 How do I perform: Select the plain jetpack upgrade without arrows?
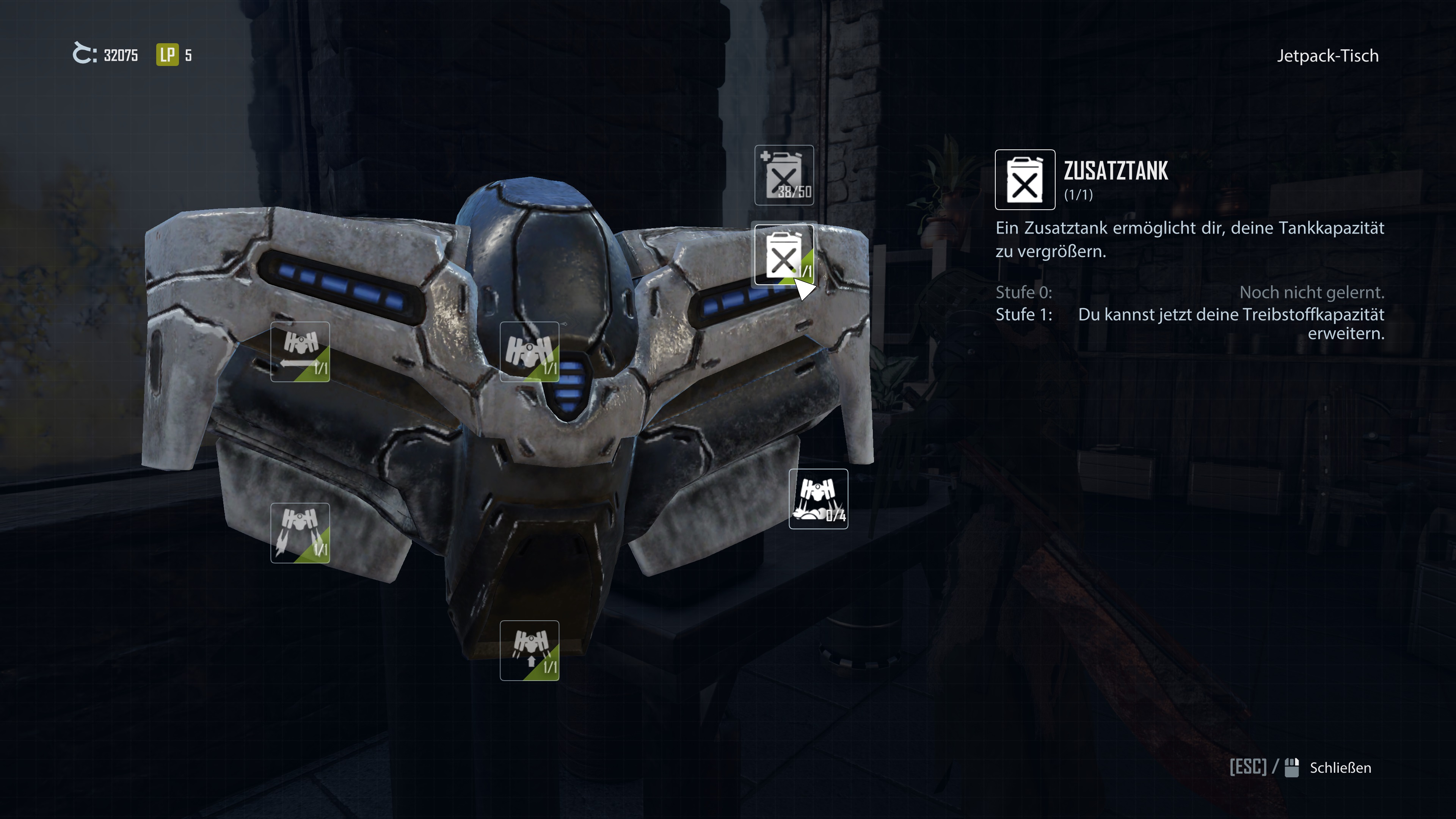[x=529, y=351]
